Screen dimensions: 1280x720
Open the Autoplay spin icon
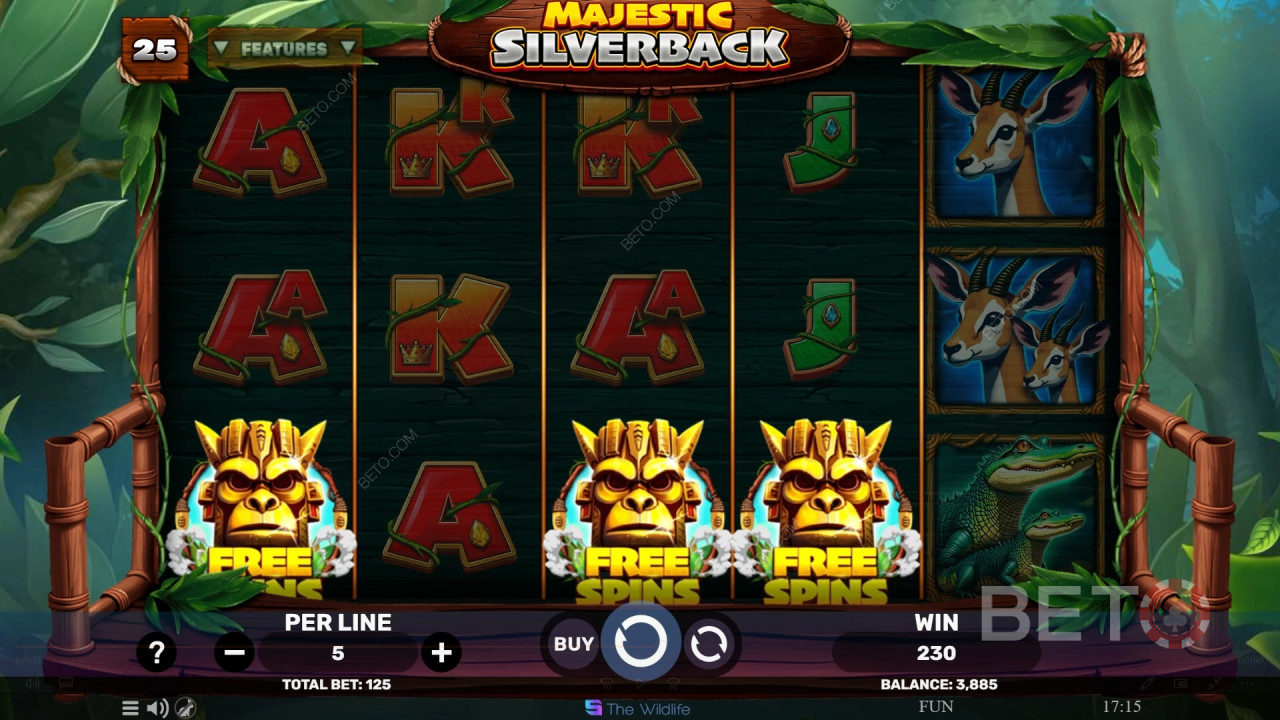pyautogui.click(x=710, y=643)
